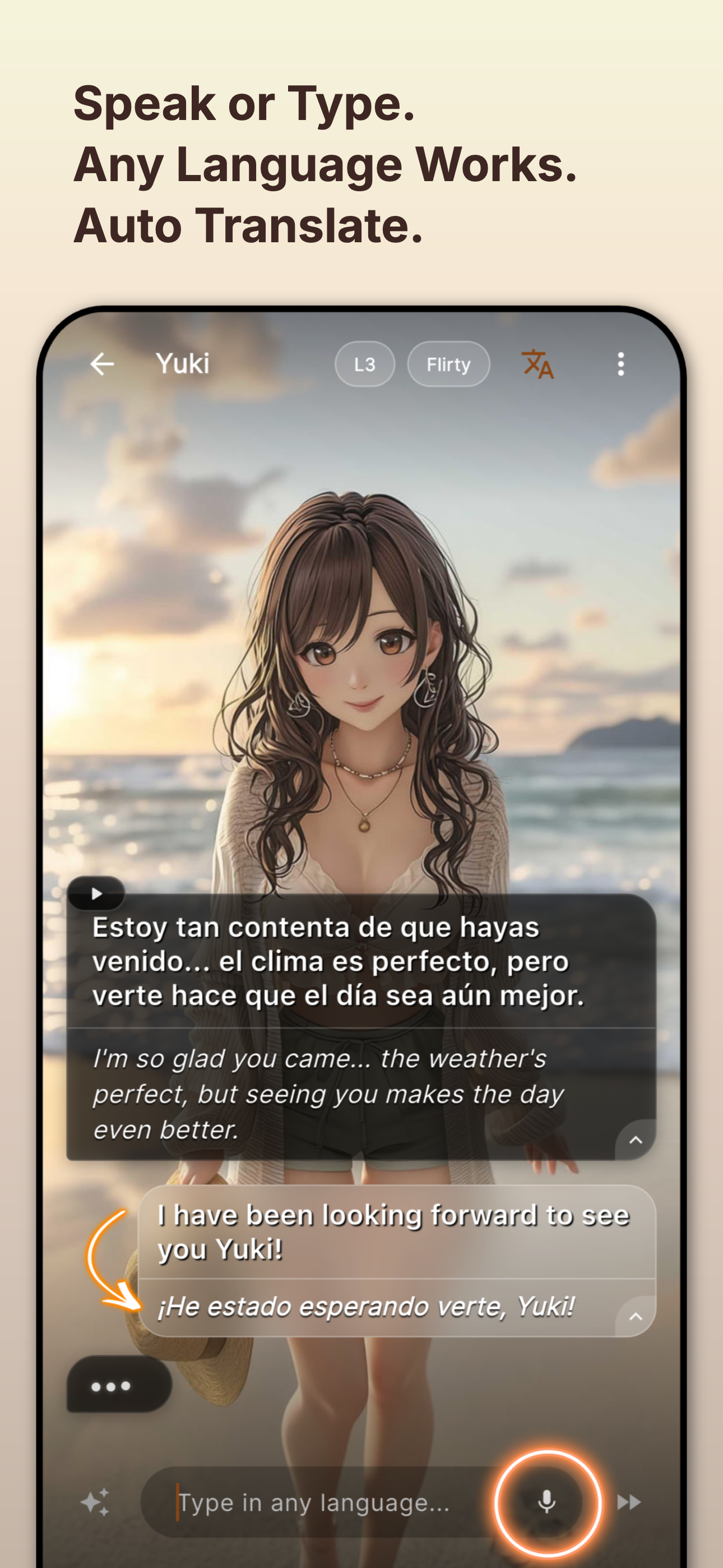Start voice input with the microphone button
723x1568 pixels.
click(x=547, y=1502)
